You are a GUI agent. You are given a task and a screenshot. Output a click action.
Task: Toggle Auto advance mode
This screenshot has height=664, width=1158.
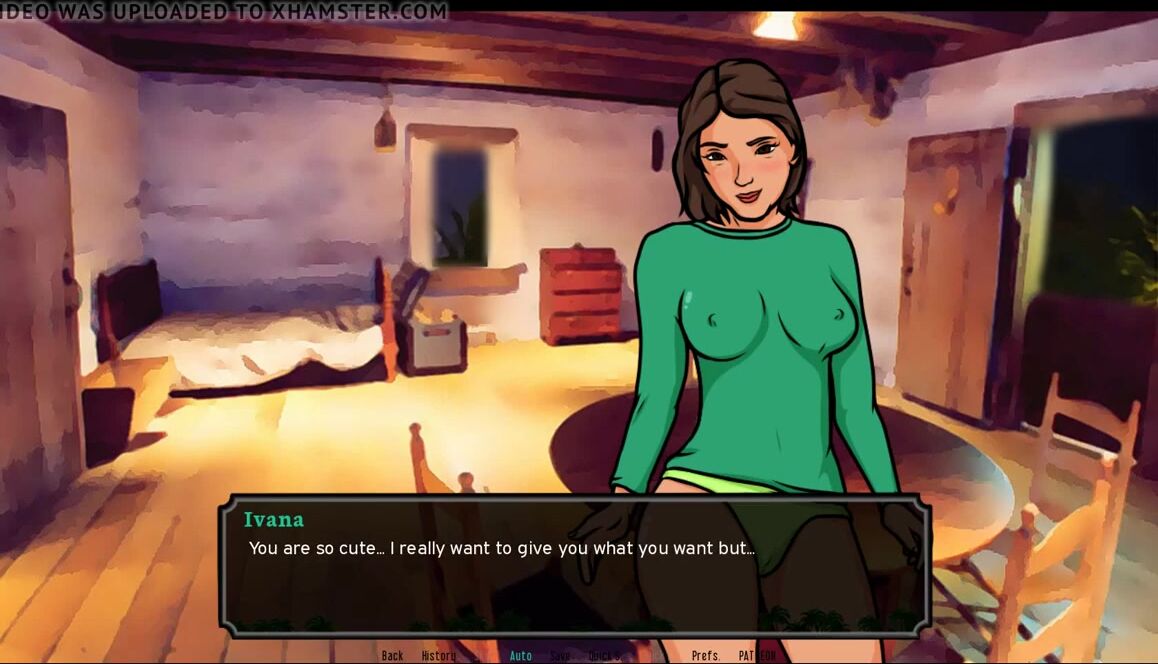(x=521, y=656)
